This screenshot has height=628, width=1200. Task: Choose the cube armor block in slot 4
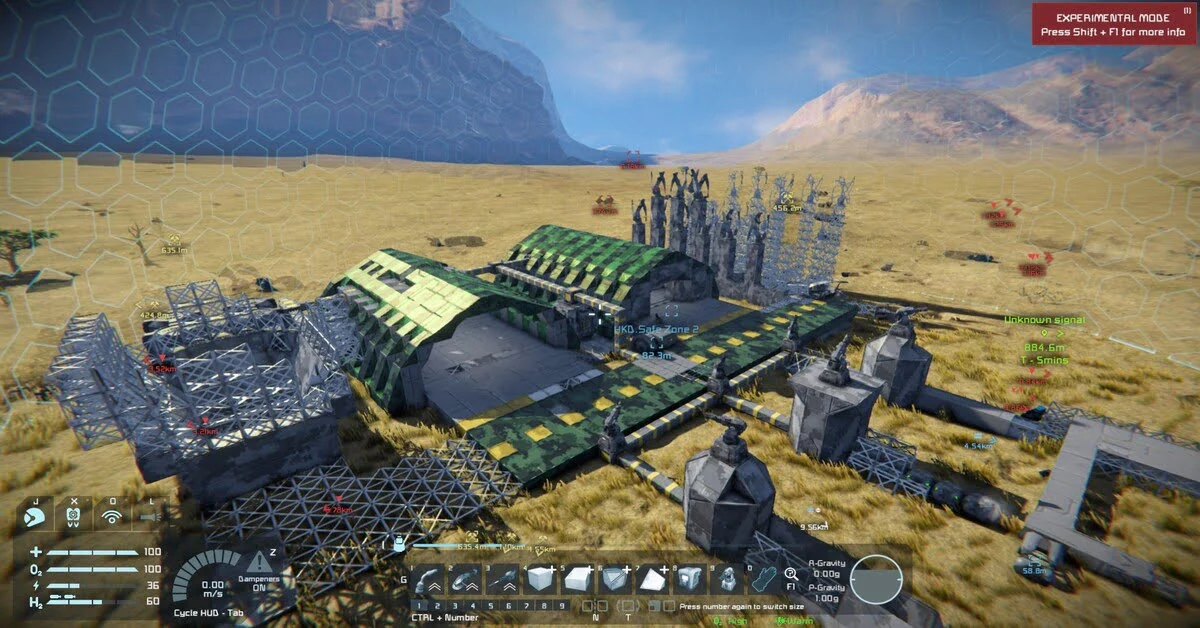coord(538,579)
